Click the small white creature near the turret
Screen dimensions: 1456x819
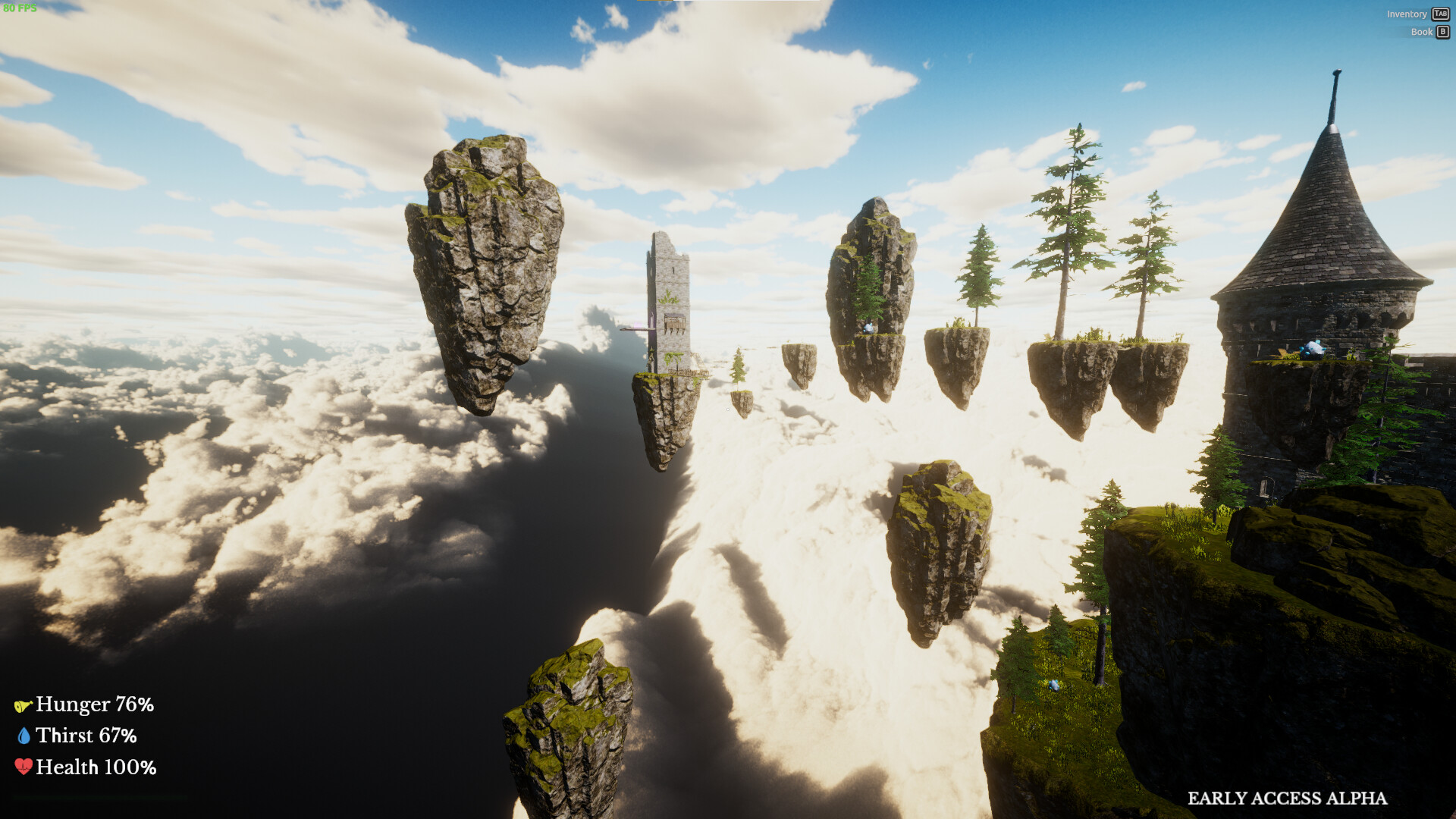pyautogui.click(x=1313, y=349)
